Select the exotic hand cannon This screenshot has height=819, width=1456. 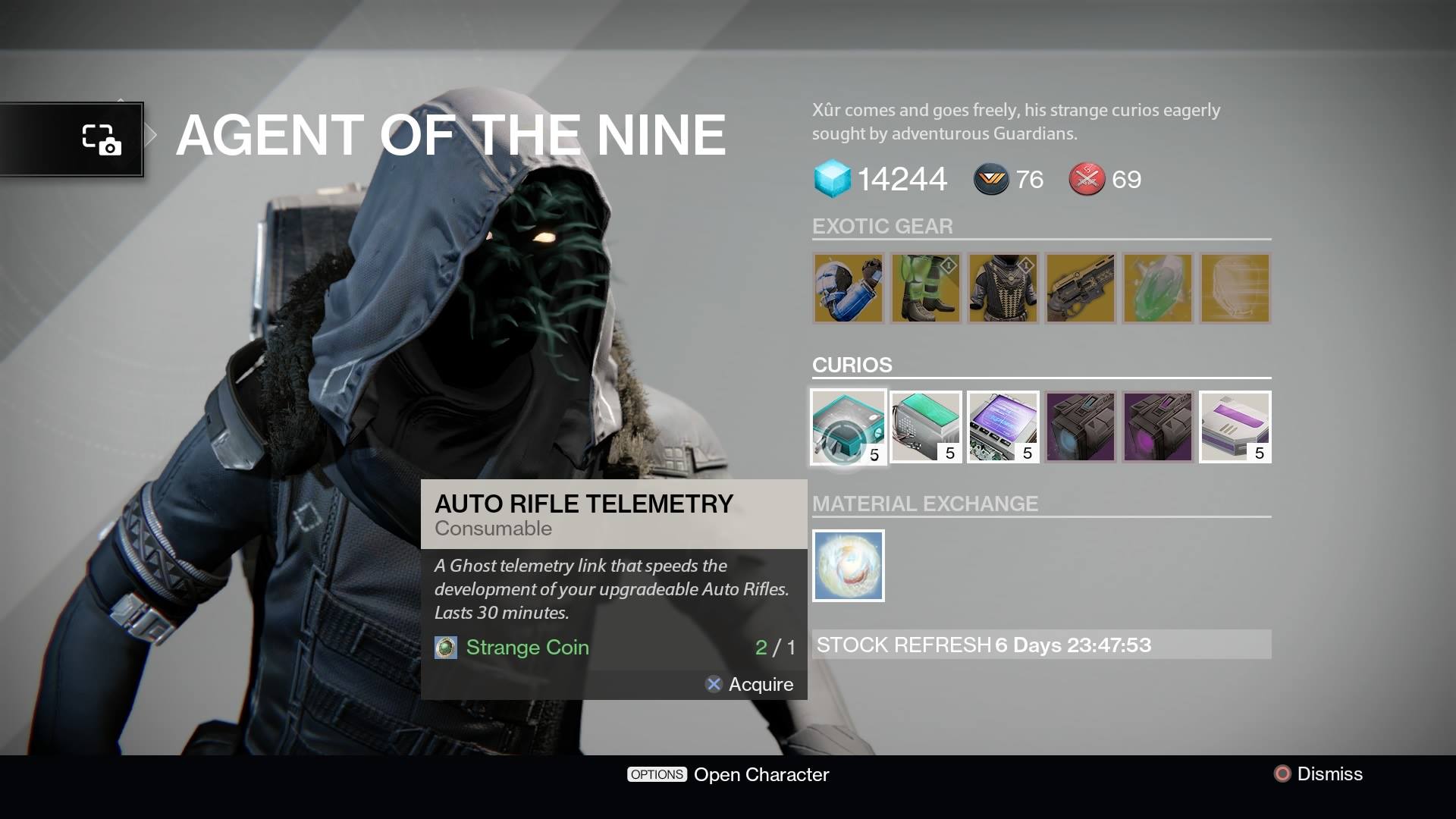tap(1080, 288)
